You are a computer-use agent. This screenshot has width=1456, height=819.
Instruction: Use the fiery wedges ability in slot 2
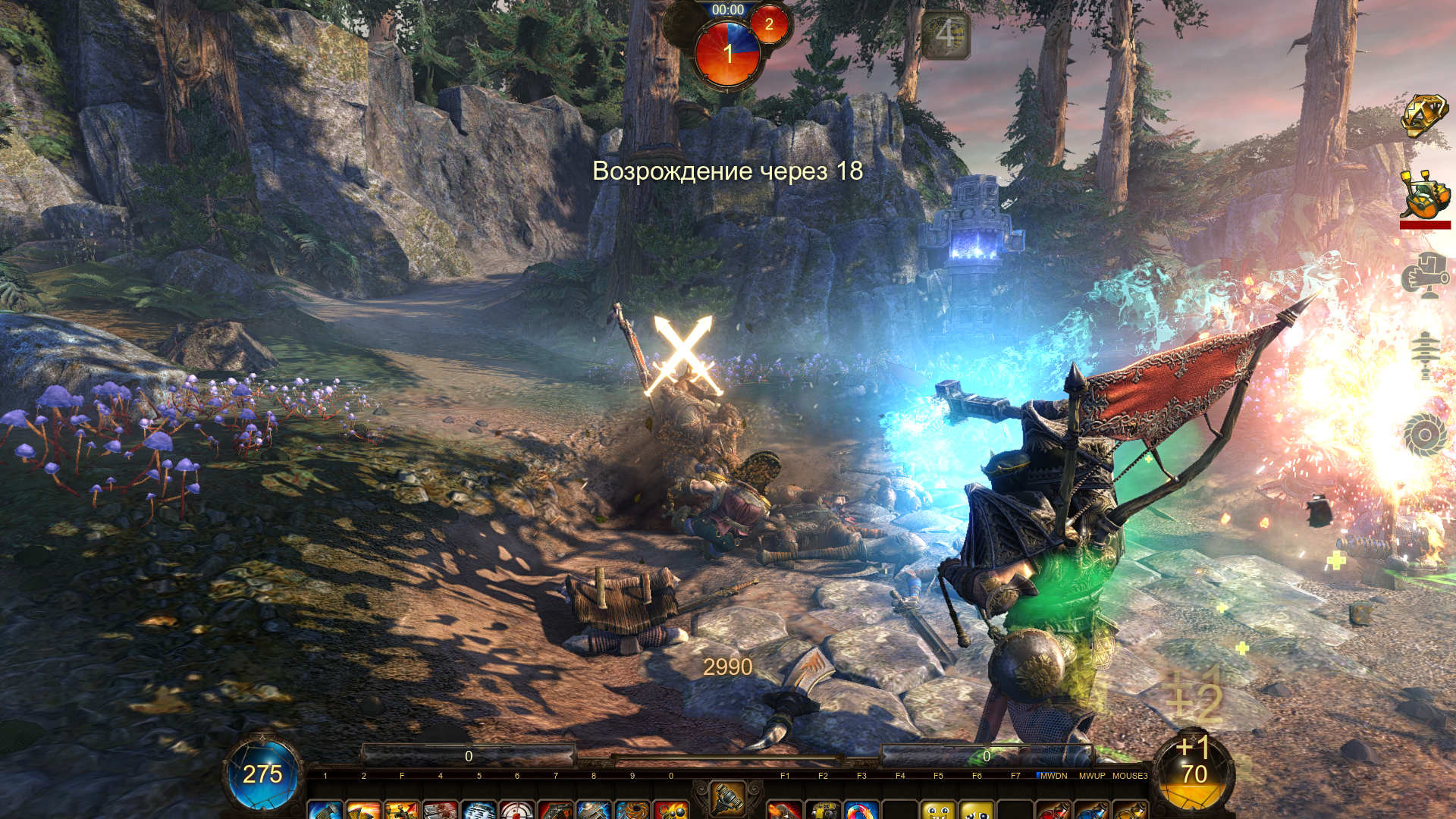tap(364, 810)
